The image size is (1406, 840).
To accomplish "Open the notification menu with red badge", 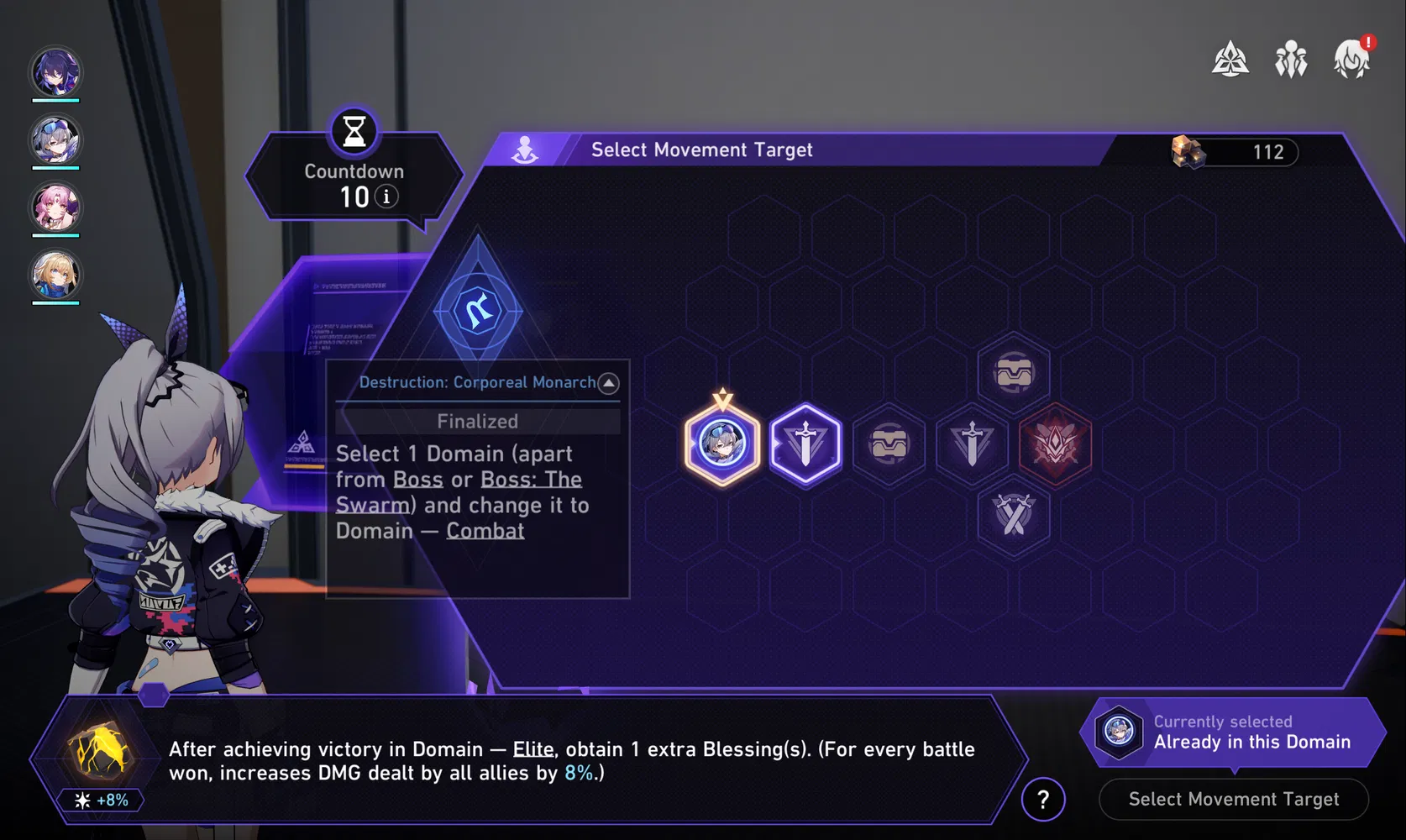I will (1351, 60).
